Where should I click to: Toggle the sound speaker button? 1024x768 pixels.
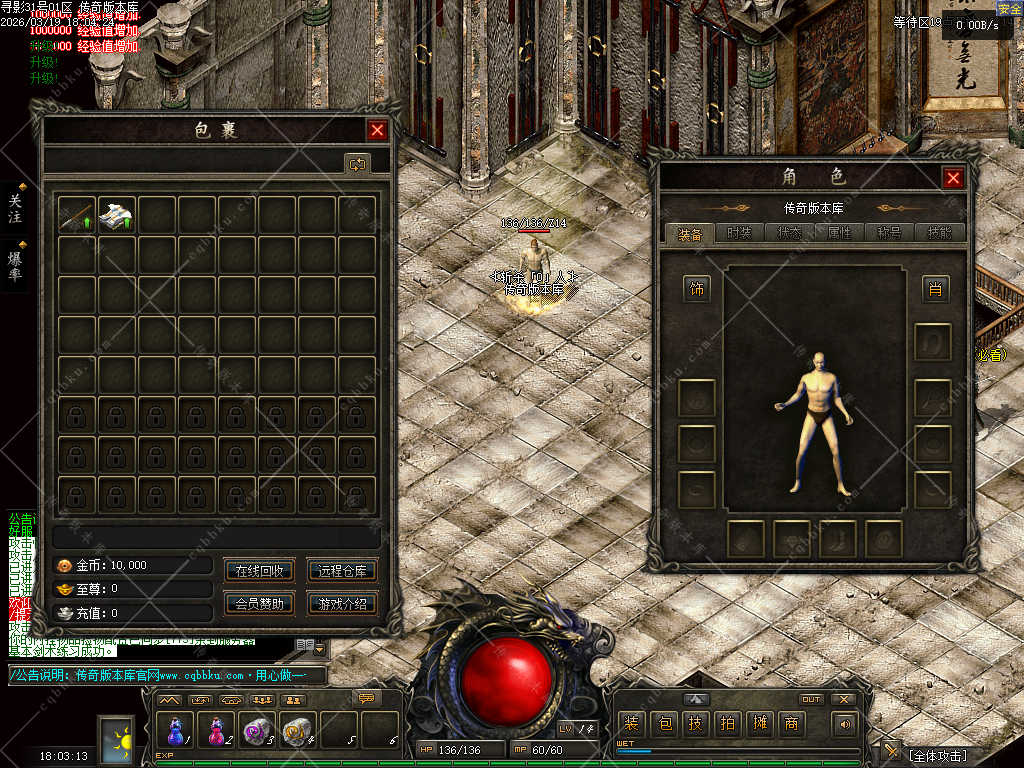point(846,723)
